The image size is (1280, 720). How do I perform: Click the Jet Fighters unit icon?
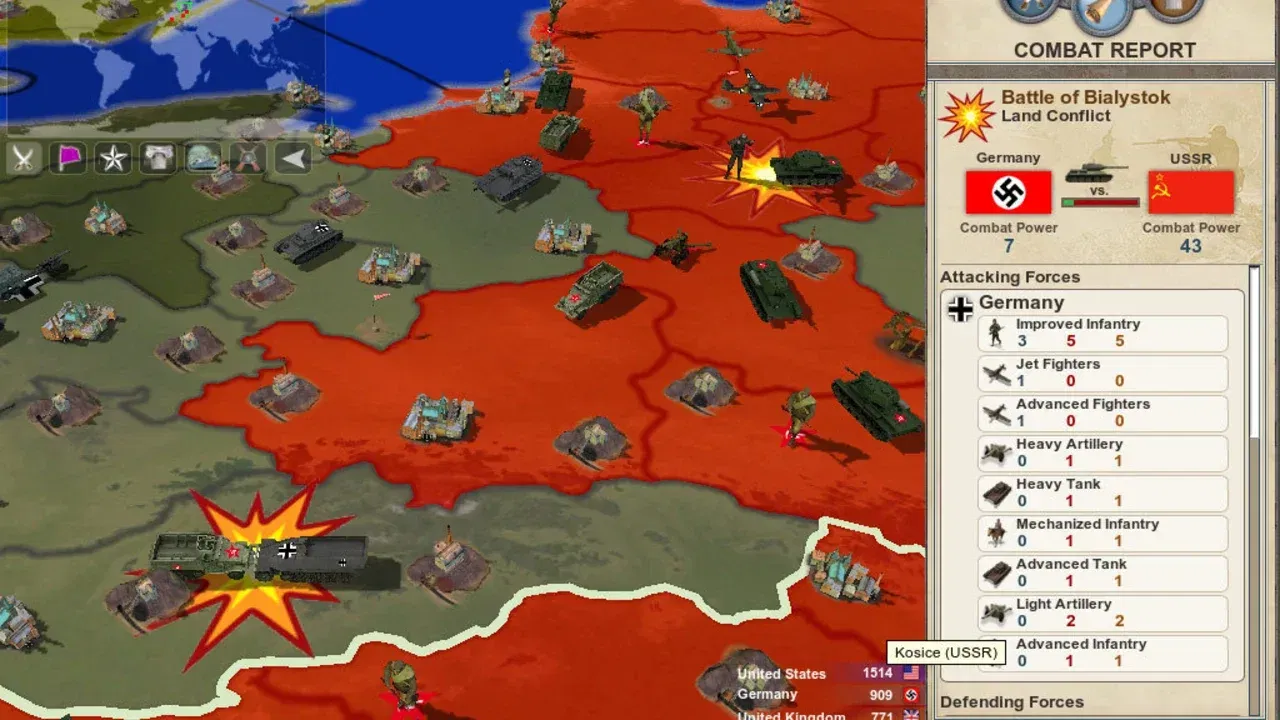[x=995, y=374]
